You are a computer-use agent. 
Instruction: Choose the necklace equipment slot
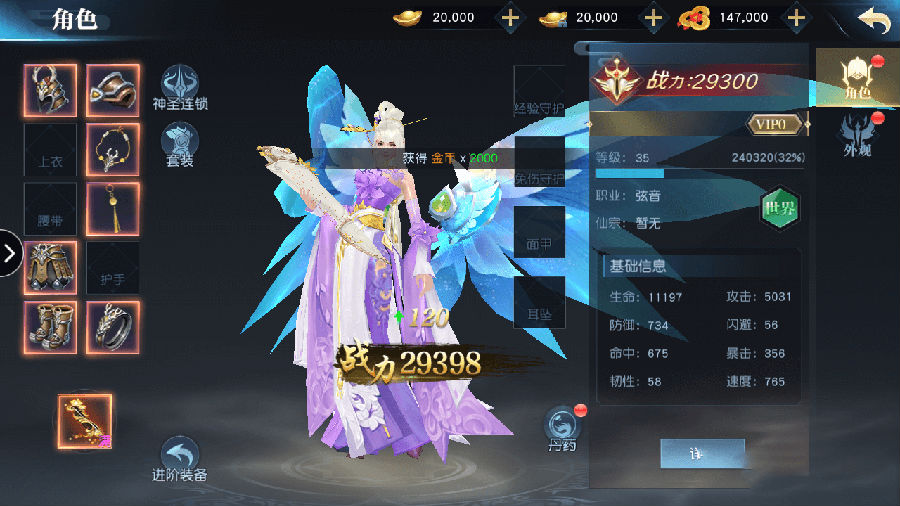[x=113, y=149]
